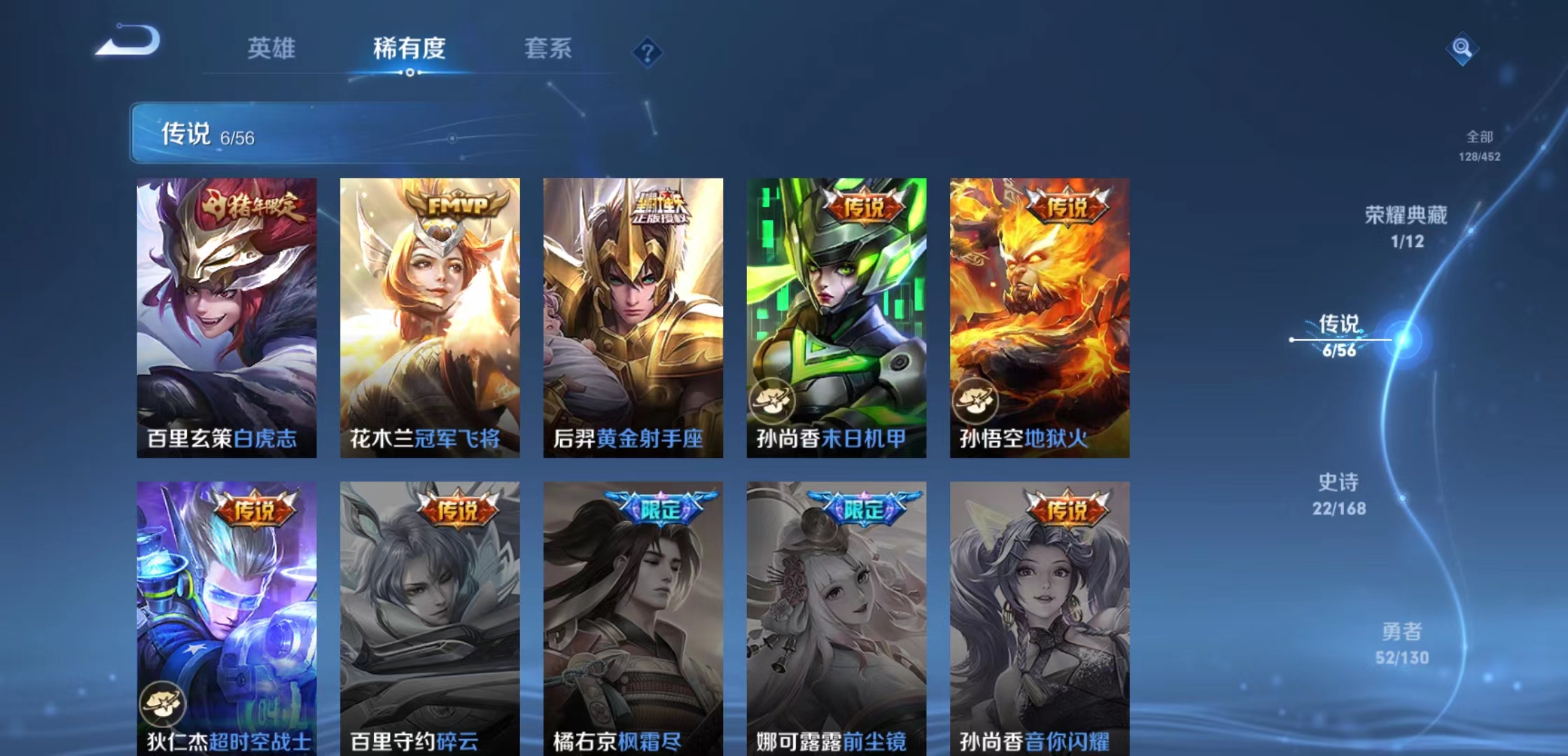Open the 稀有度 tab
The image size is (1568, 756).
coord(409,49)
